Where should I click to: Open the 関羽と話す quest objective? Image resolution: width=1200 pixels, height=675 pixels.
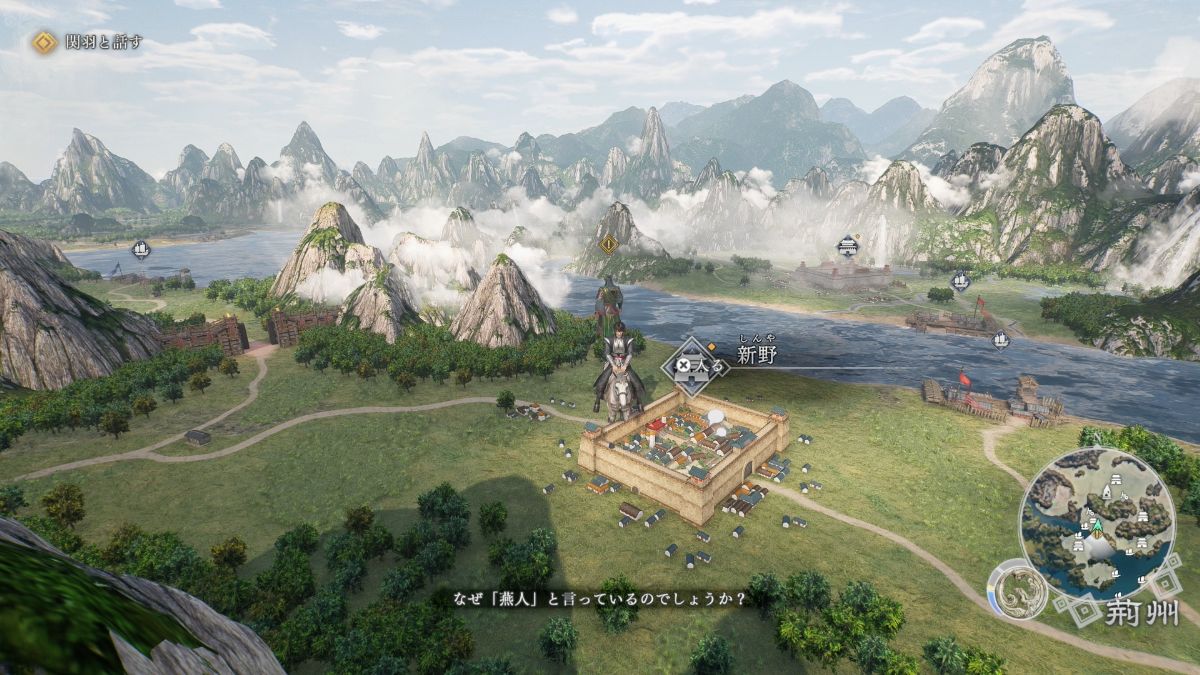click(x=88, y=42)
